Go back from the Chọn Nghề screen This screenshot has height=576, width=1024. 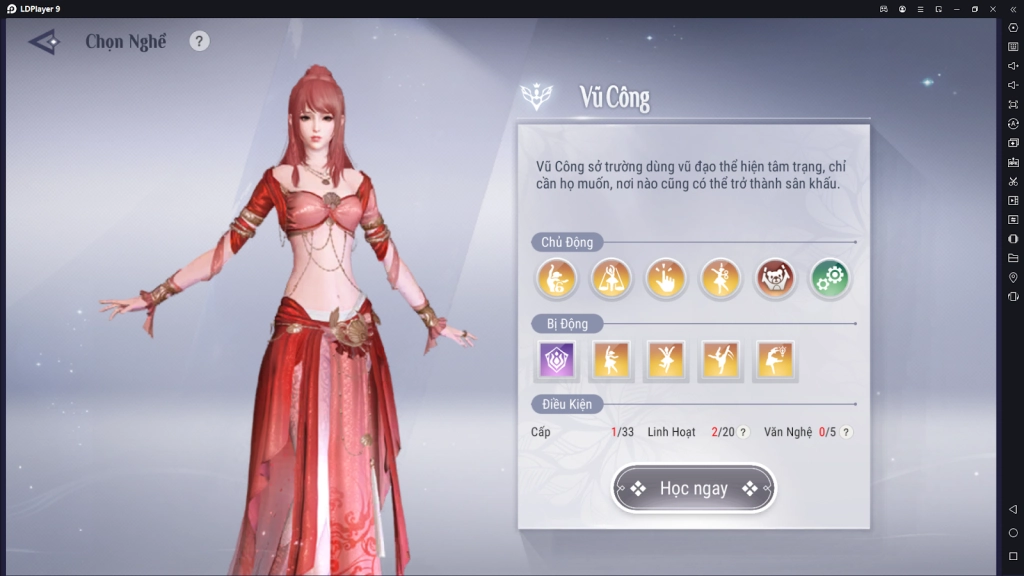pos(44,42)
